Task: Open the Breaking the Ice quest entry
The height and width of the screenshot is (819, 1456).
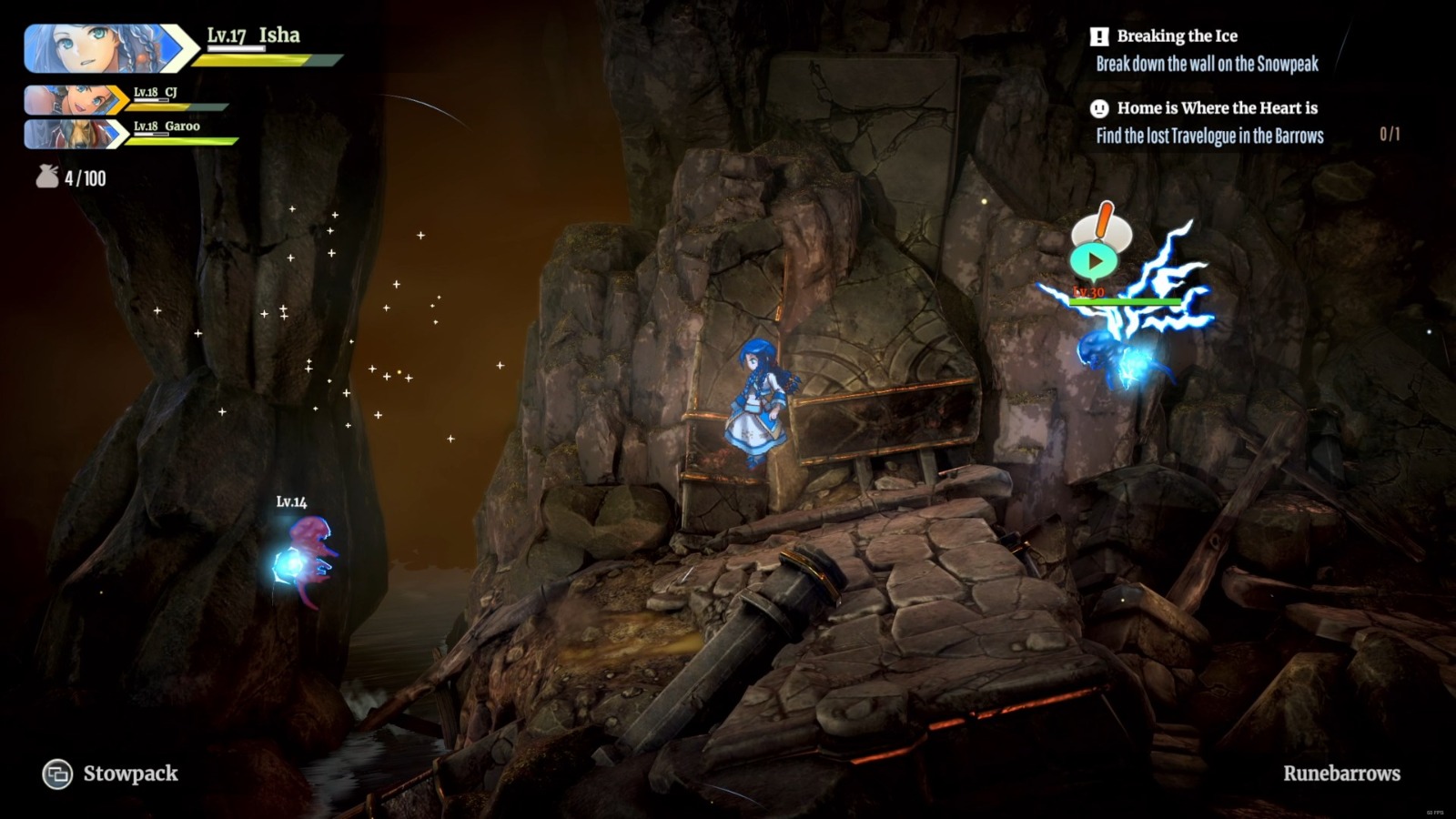Action: tap(1179, 36)
